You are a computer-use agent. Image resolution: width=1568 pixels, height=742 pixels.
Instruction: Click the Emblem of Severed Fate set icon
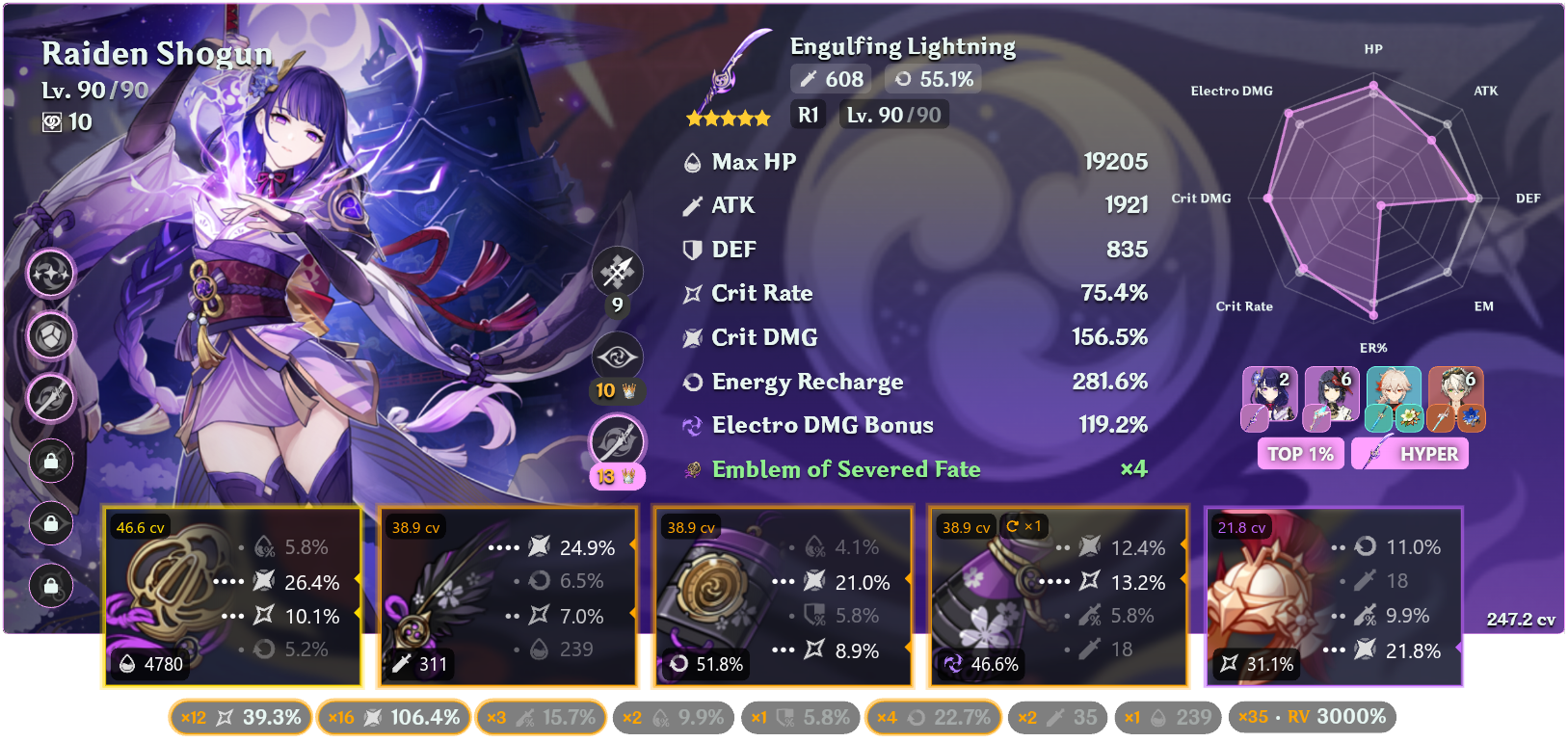(692, 469)
